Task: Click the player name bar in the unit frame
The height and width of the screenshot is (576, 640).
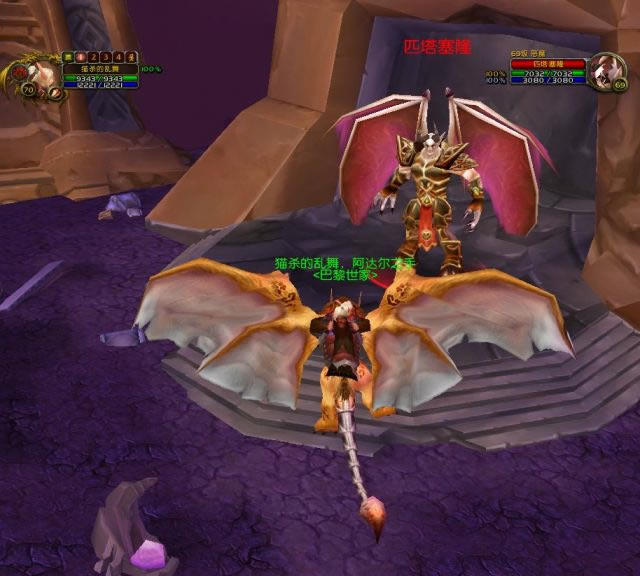Action: (x=99, y=68)
